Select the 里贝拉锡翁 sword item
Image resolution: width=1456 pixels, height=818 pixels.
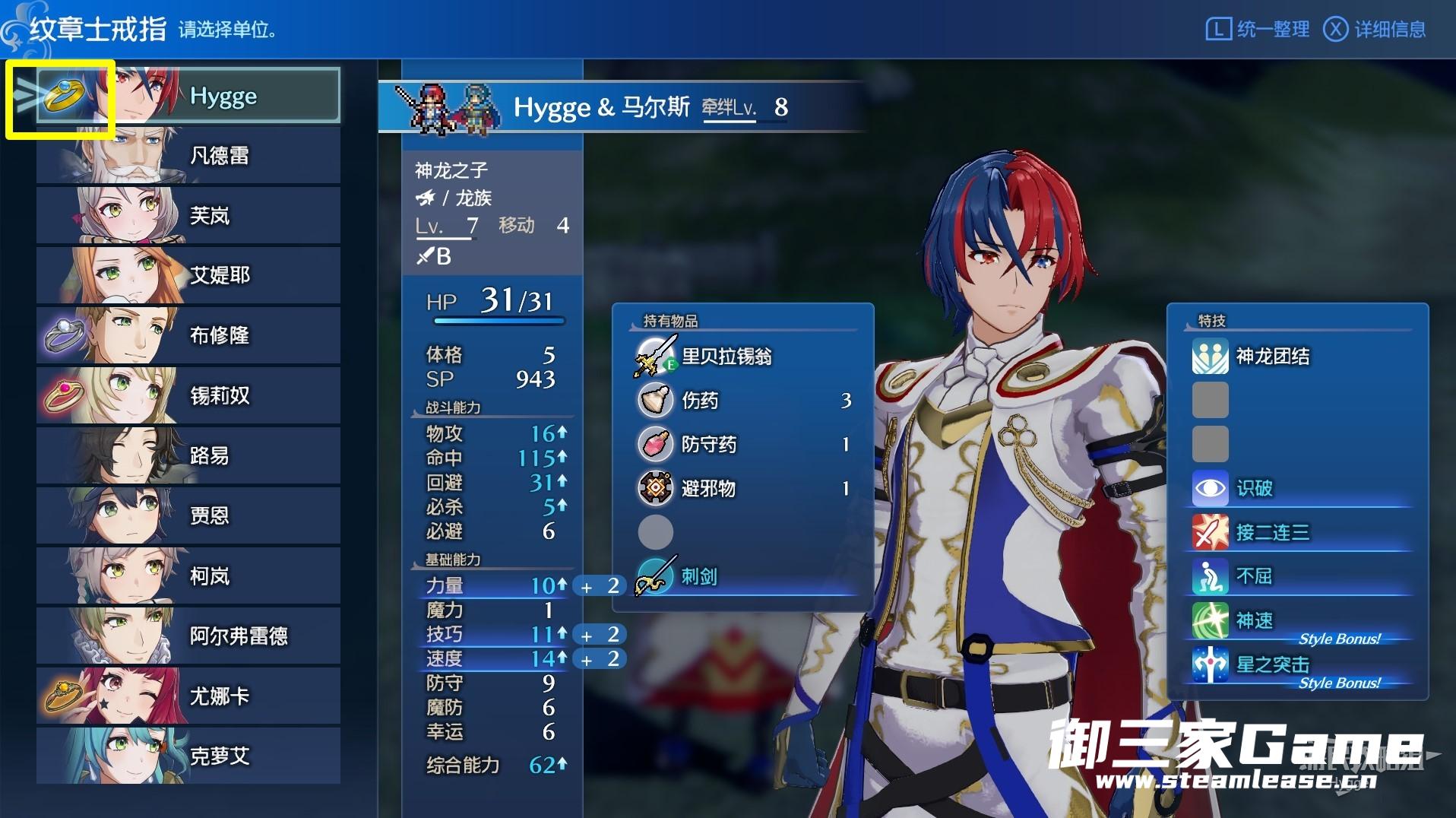[726, 357]
